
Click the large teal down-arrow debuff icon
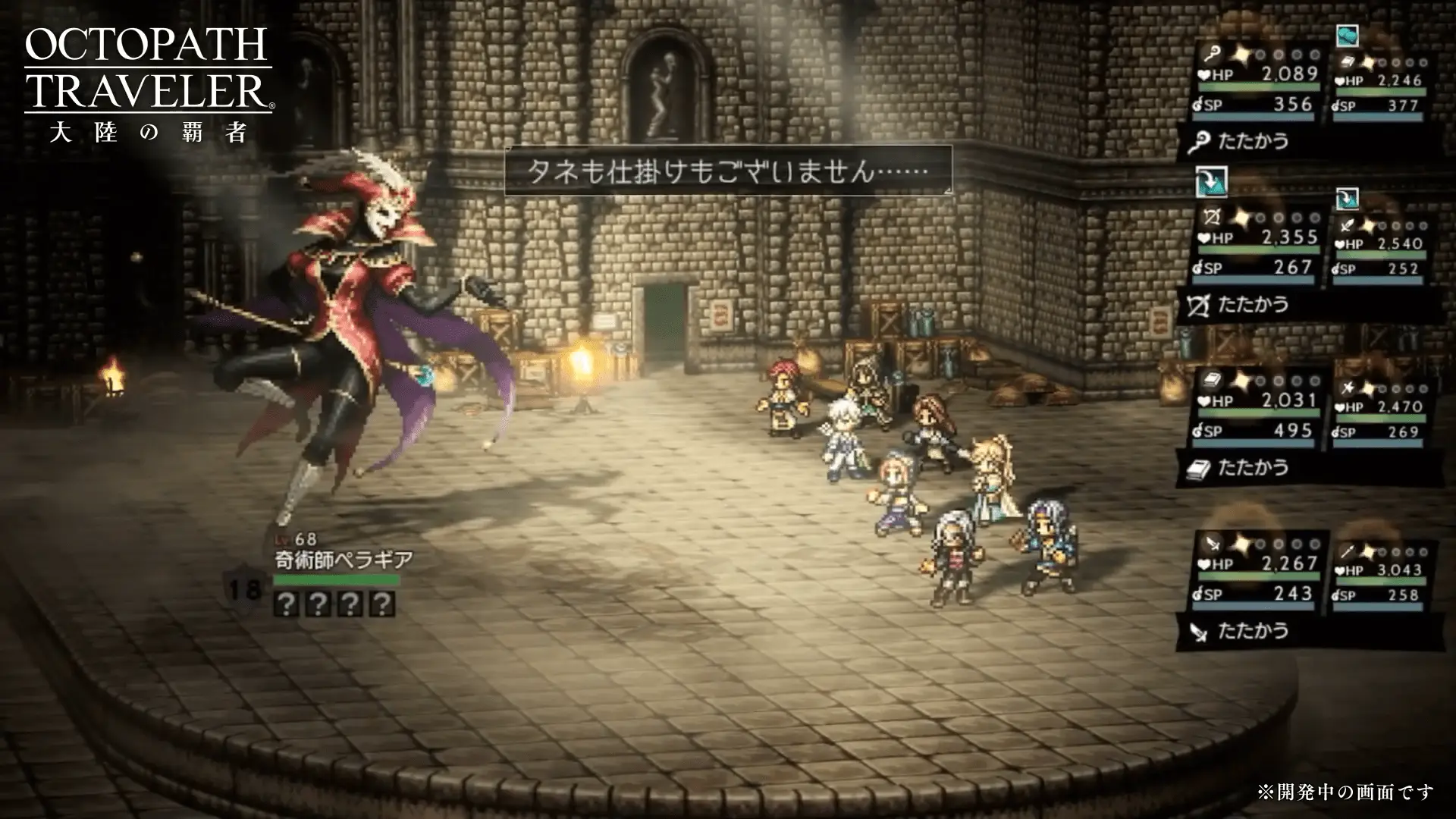click(x=1211, y=182)
